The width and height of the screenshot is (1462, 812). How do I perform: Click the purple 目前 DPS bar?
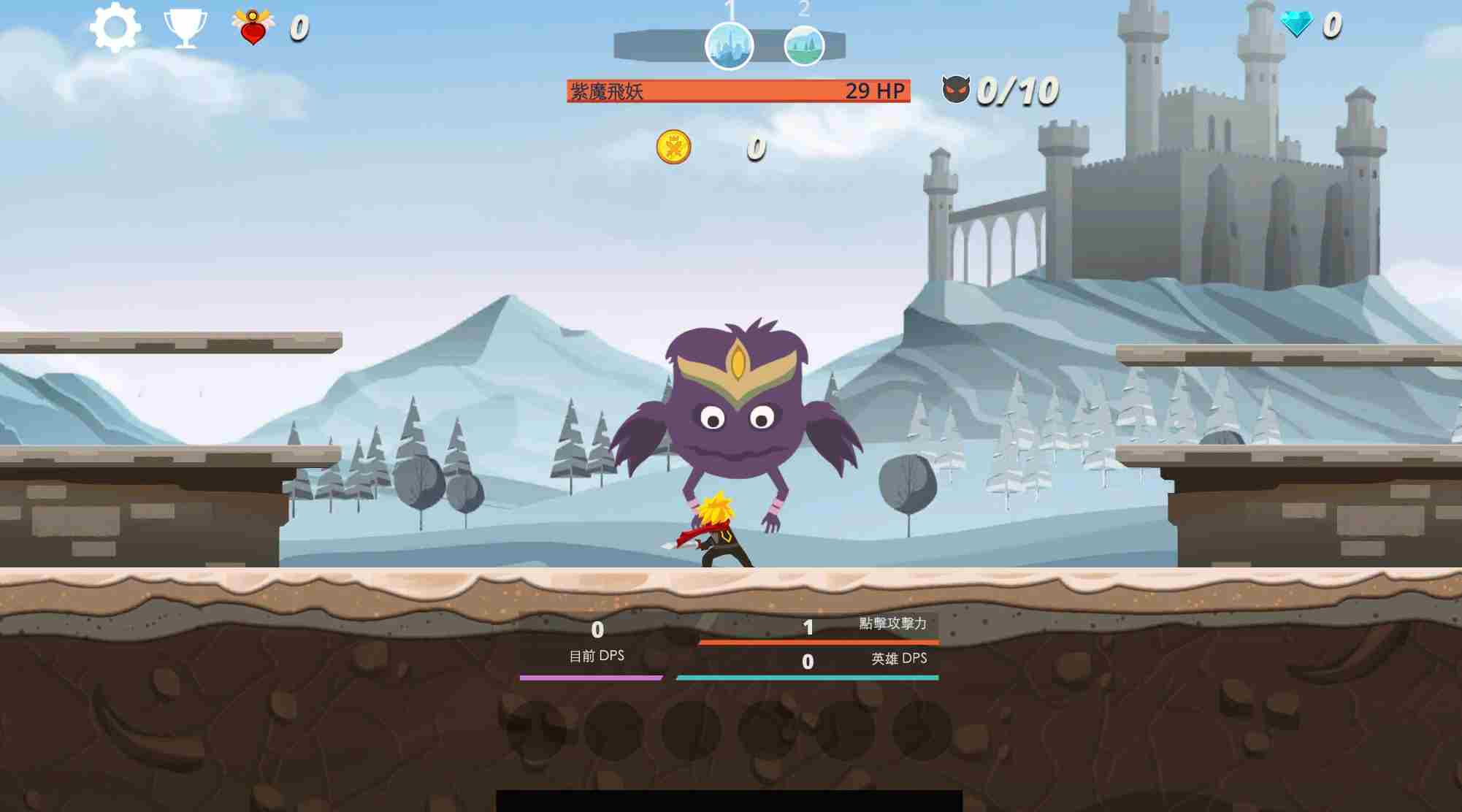point(595,678)
